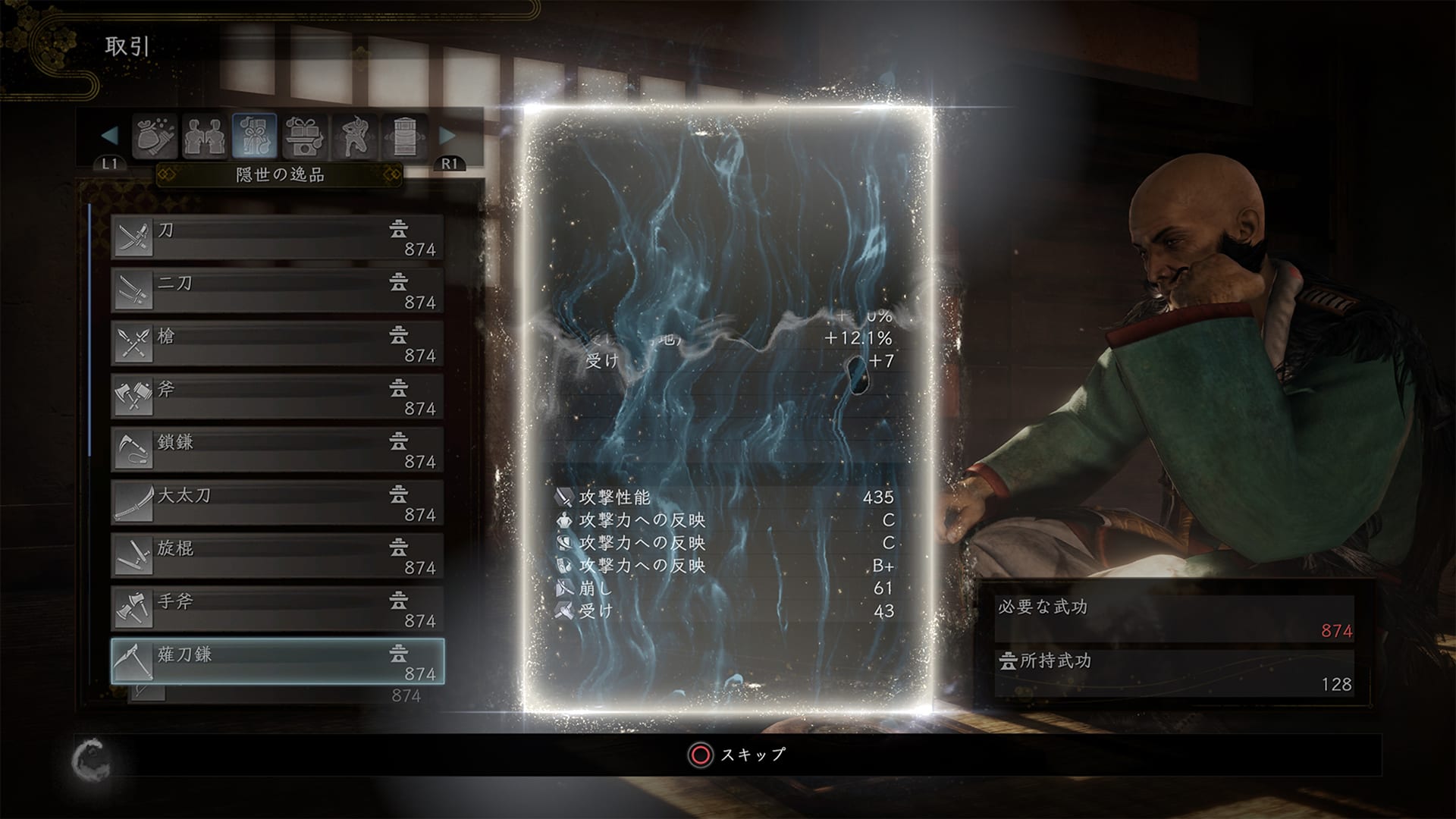Choose the 二刀 dual swords entry

[x=278, y=290]
